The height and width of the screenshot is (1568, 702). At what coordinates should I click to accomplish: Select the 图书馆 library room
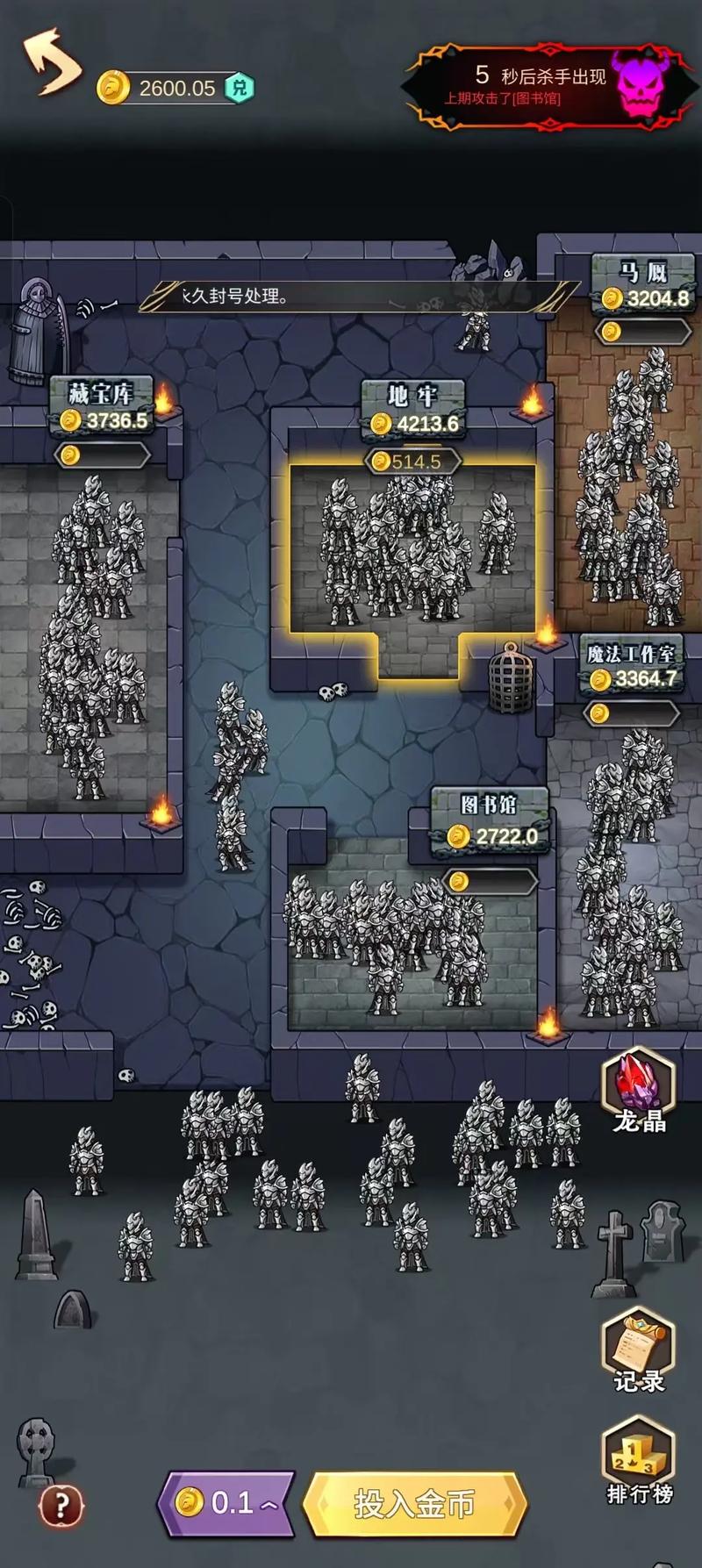click(412, 939)
